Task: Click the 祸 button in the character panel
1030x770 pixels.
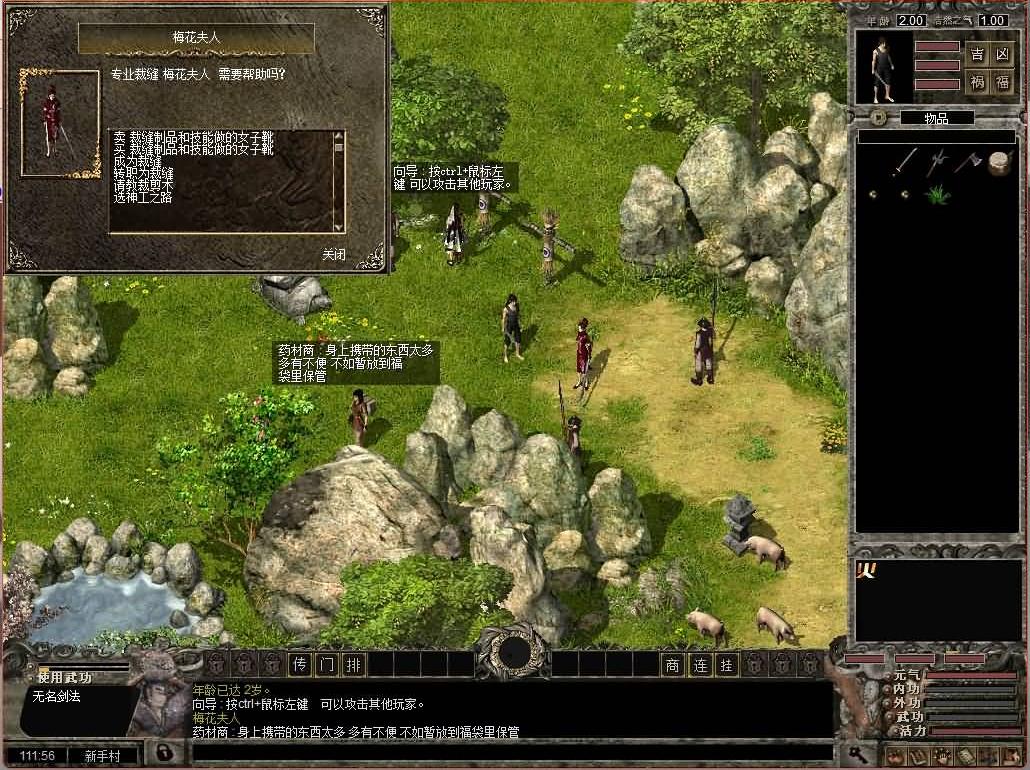Action: click(x=977, y=82)
